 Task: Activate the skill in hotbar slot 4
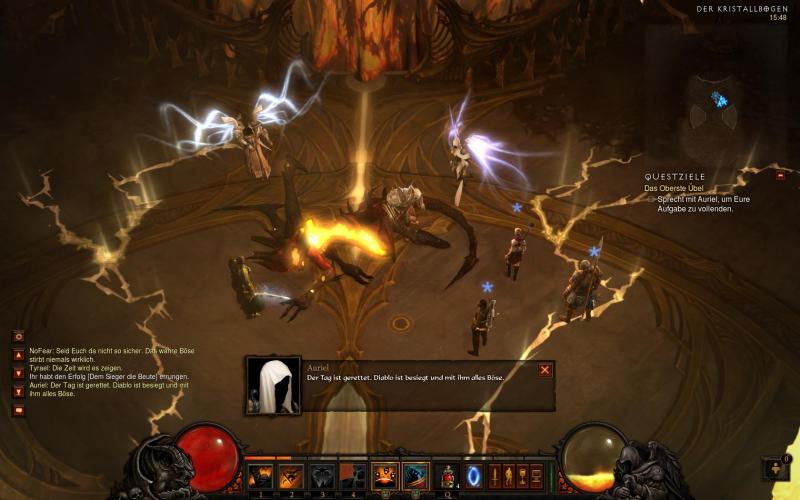pyautogui.click(x=353, y=476)
